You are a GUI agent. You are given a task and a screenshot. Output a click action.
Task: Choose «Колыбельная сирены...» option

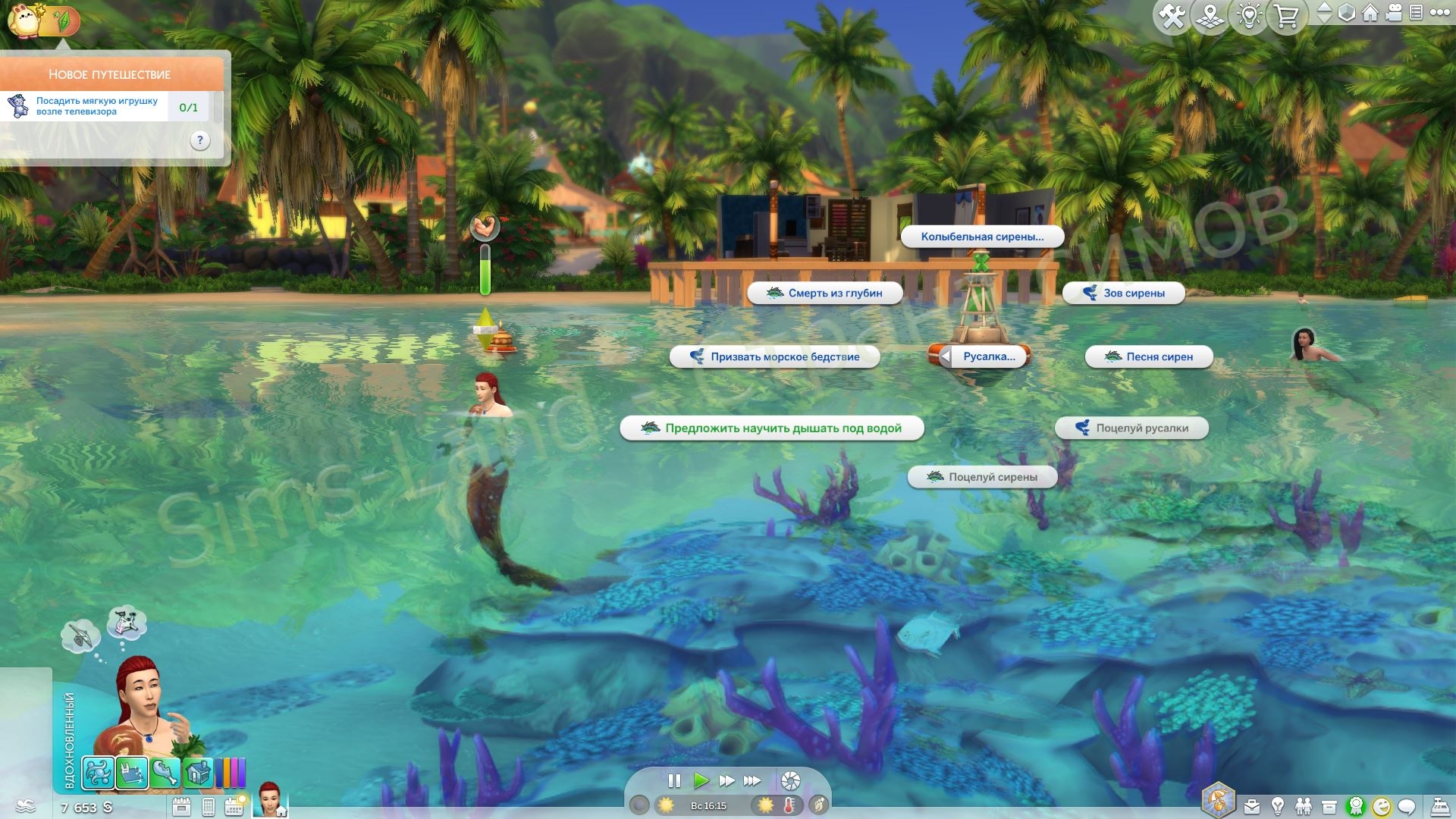(982, 237)
